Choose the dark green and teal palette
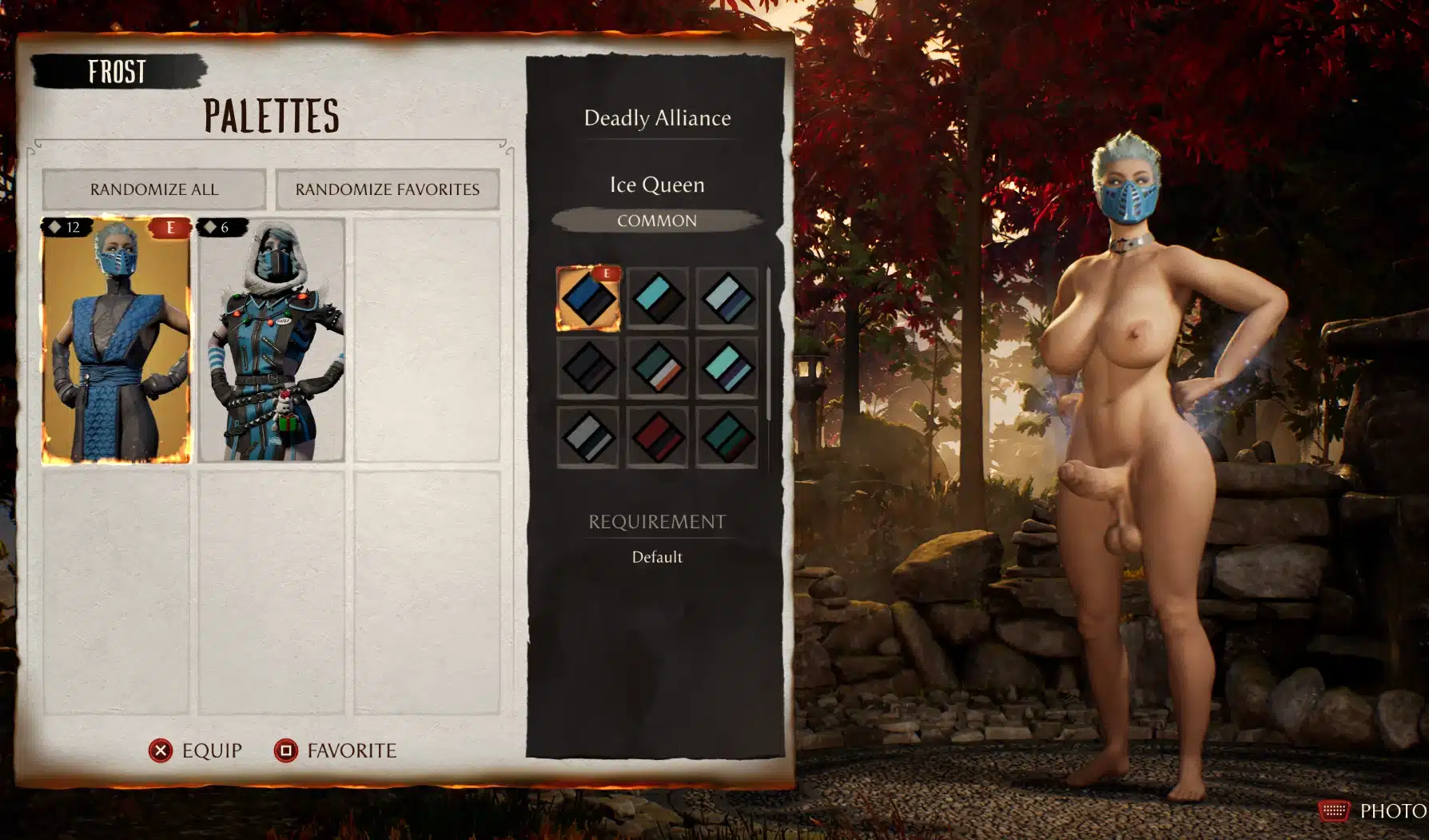This screenshot has width=1429, height=840. click(x=726, y=436)
